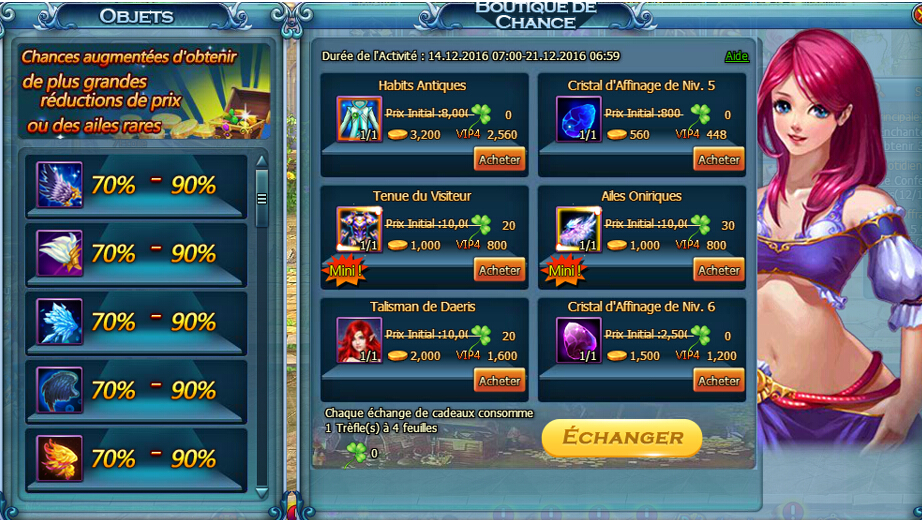
Task: Select the ice-blue crystal wings icon in Objets
Action: pyautogui.click(x=59, y=321)
